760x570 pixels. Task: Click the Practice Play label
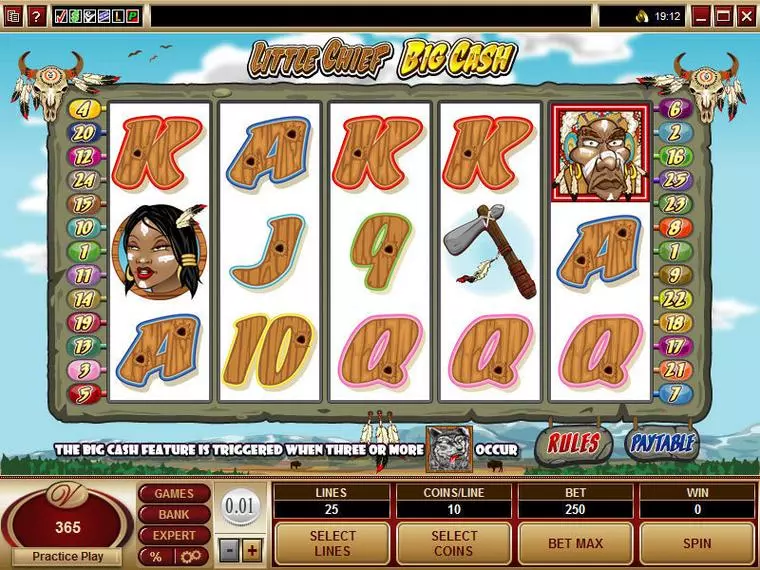click(69, 556)
